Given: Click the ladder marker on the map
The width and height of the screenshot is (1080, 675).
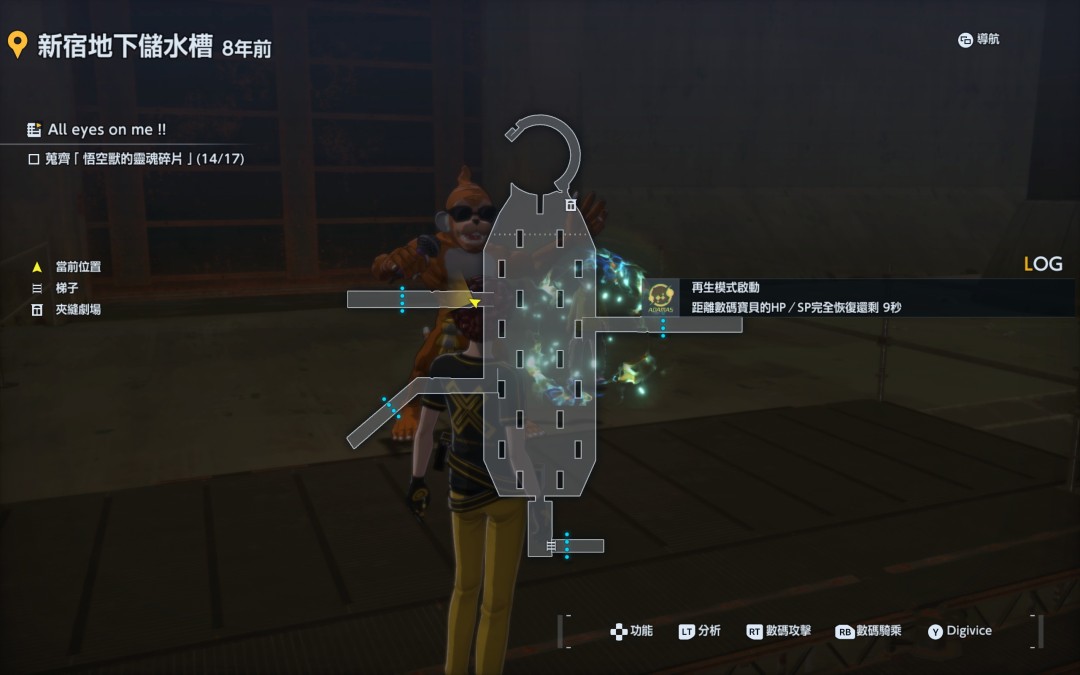Looking at the screenshot, I should click(x=551, y=546).
